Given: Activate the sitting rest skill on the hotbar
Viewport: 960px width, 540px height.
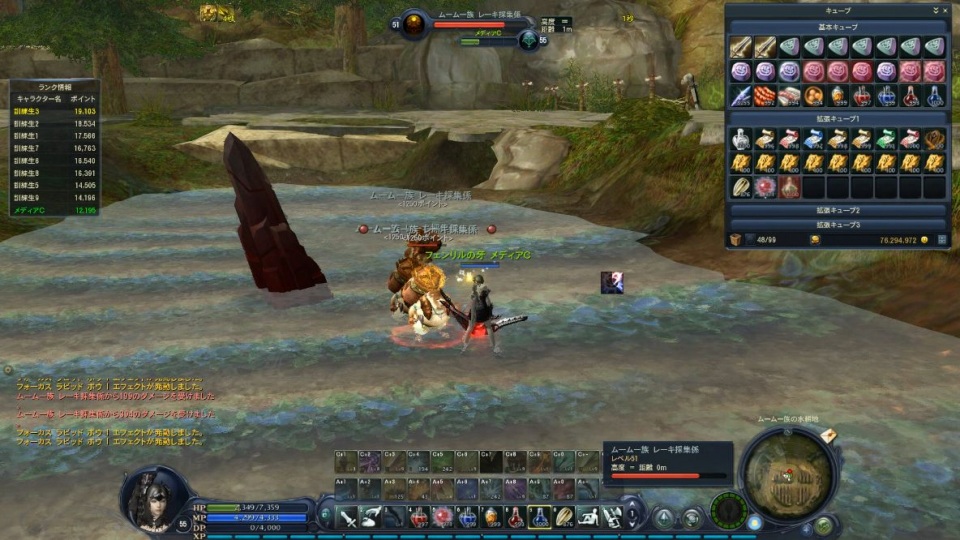Looking at the screenshot, I should pyautogui.click(x=588, y=517).
